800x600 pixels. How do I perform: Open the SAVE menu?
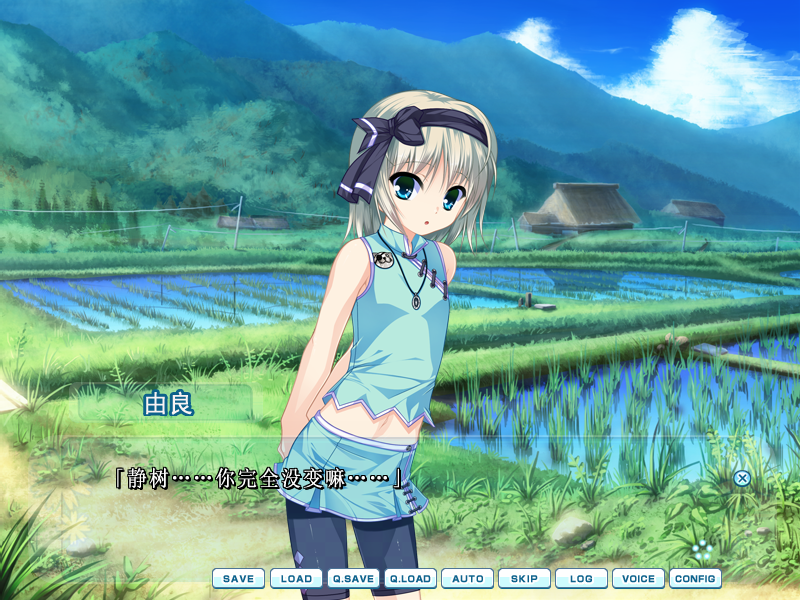238,578
